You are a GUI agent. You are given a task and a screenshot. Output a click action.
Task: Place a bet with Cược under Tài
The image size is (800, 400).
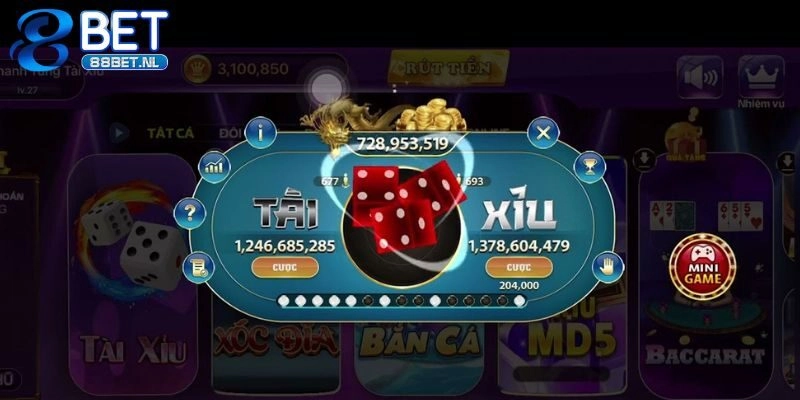click(x=285, y=267)
